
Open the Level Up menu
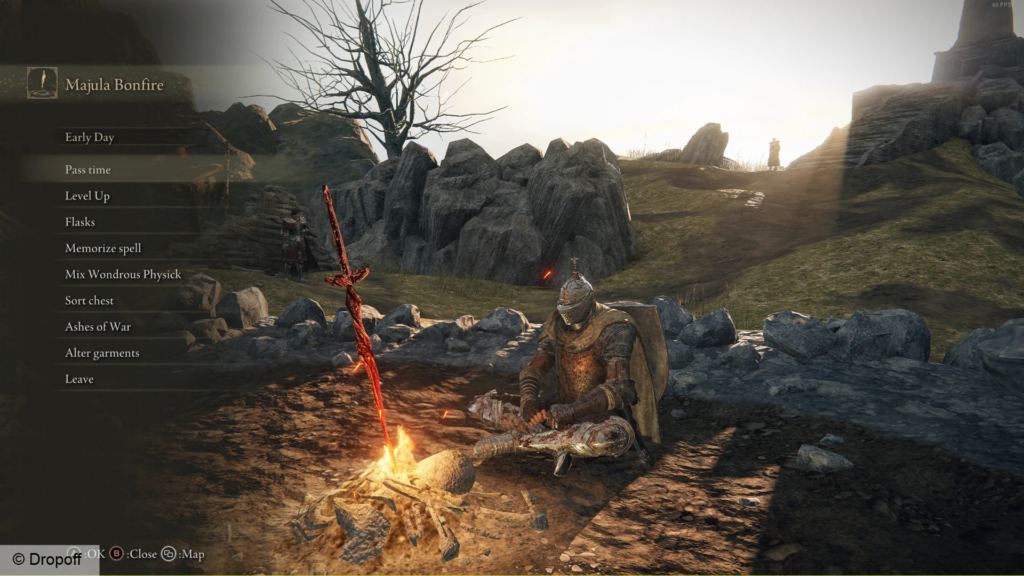coord(87,196)
